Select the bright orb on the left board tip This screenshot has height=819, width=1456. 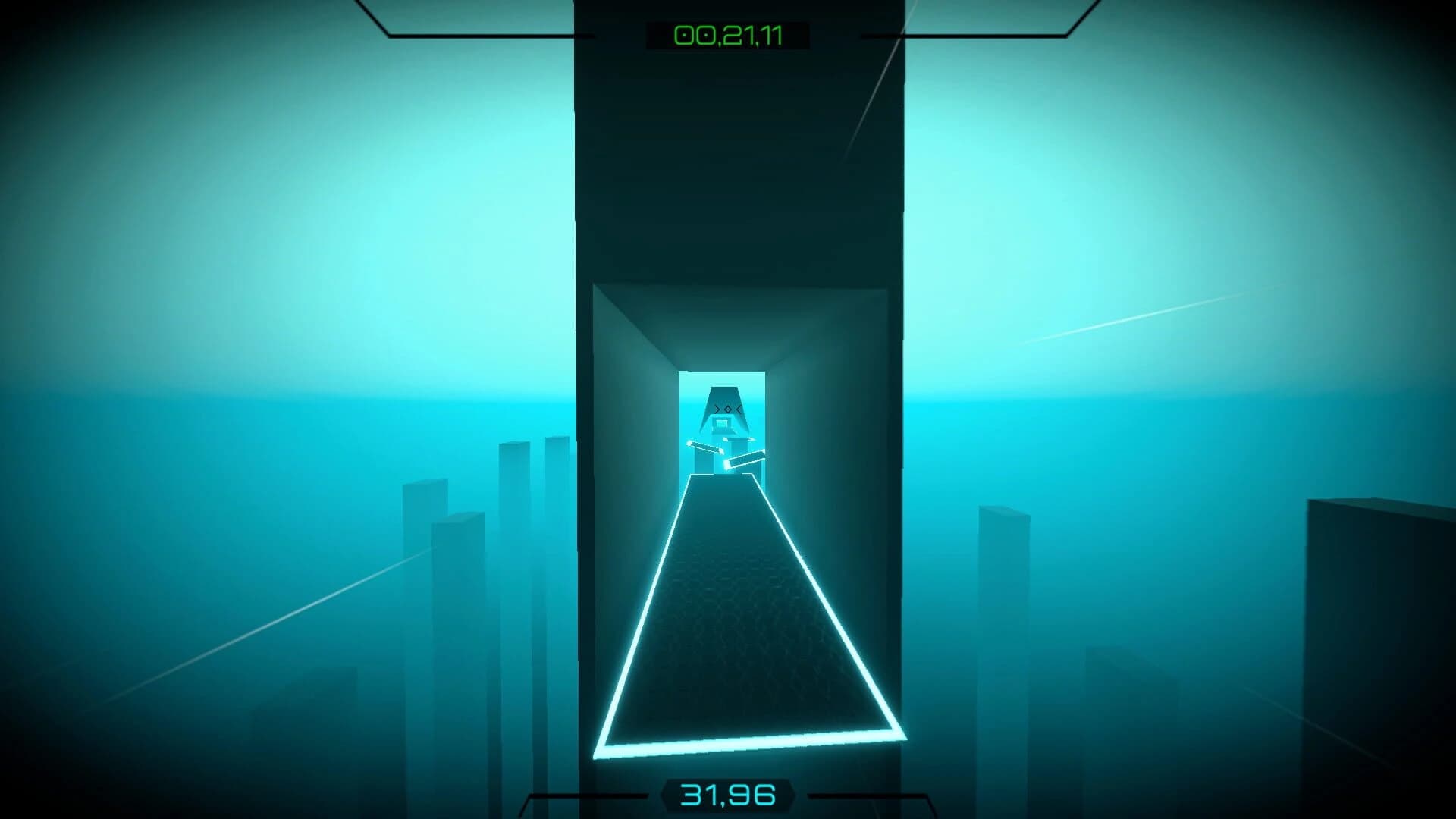pyautogui.click(x=689, y=442)
